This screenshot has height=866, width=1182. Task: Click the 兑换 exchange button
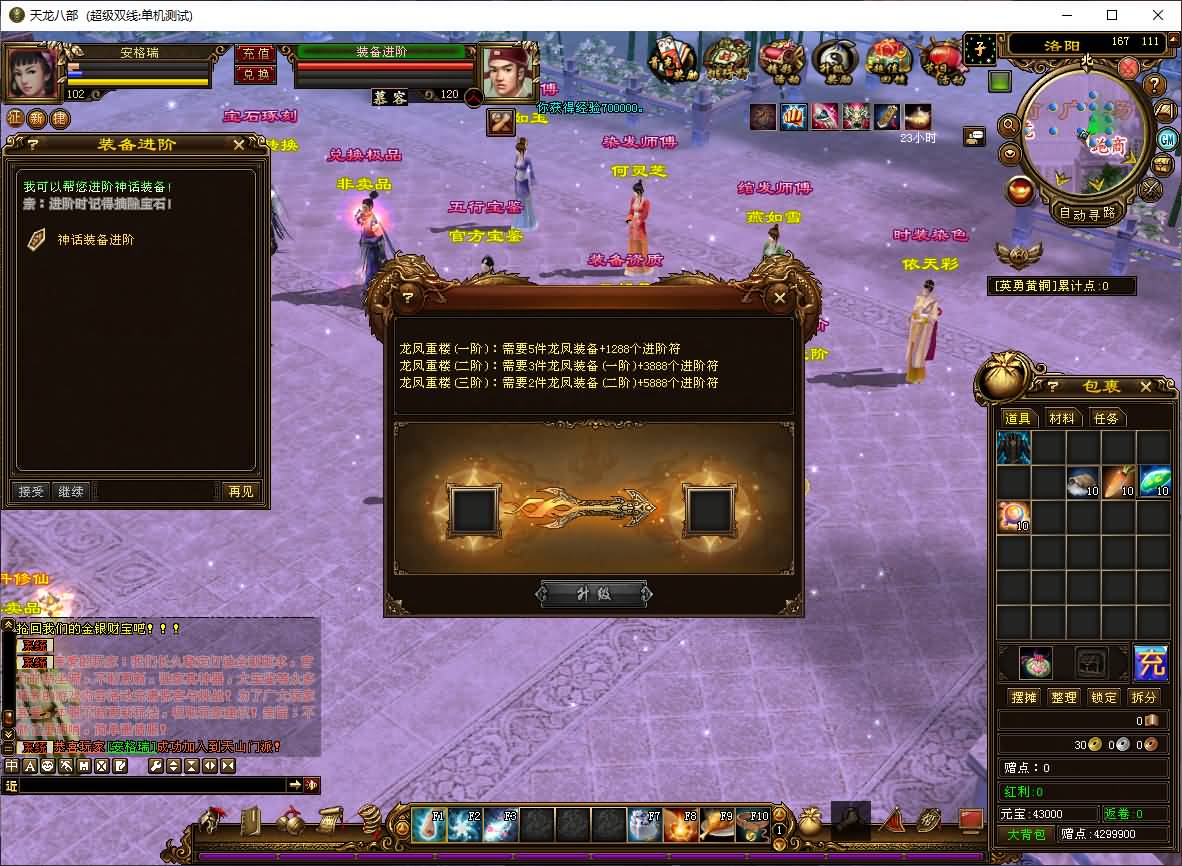pyautogui.click(x=255, y=74)
